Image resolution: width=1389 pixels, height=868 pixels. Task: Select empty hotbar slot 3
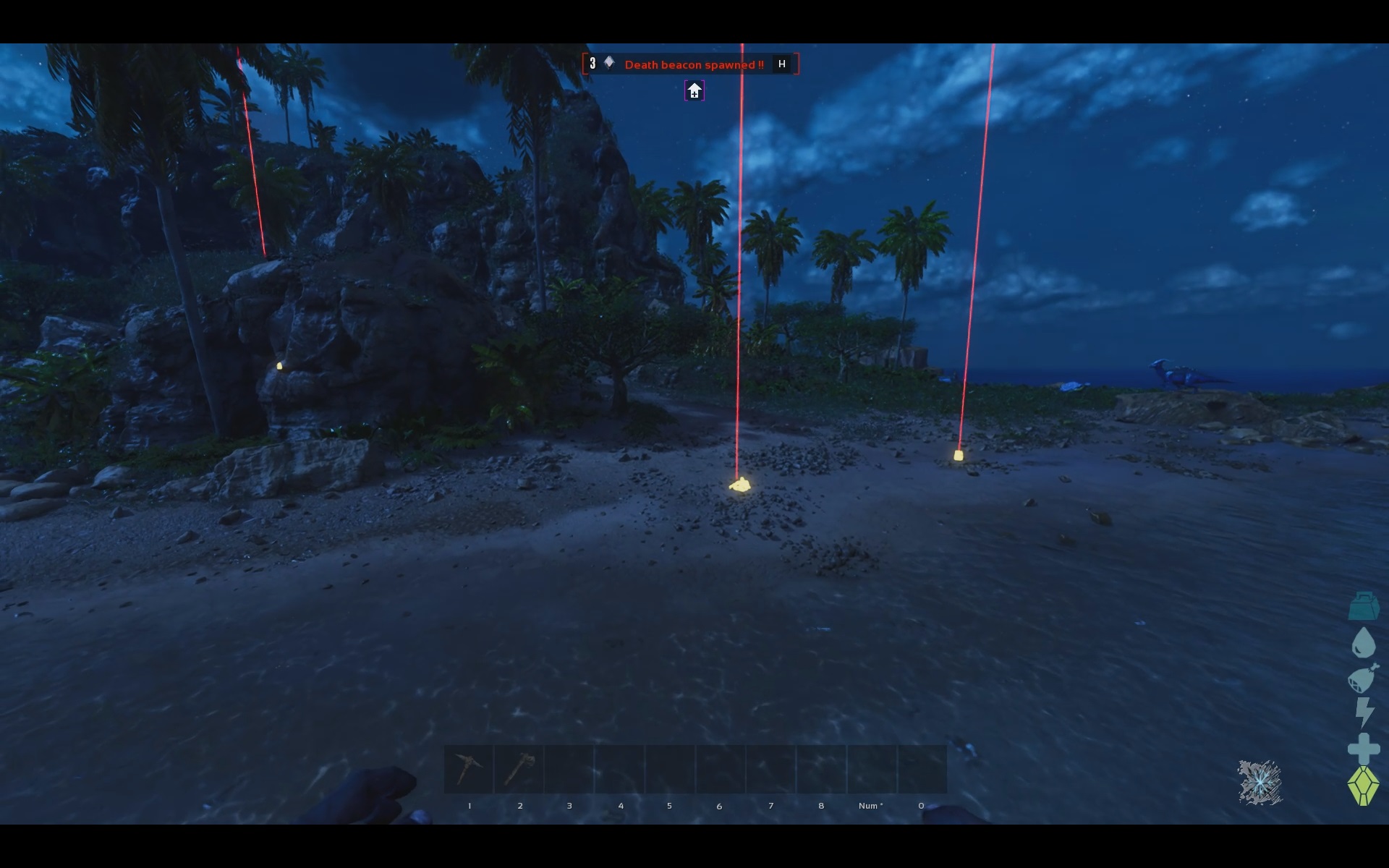(x=569, y=768)
